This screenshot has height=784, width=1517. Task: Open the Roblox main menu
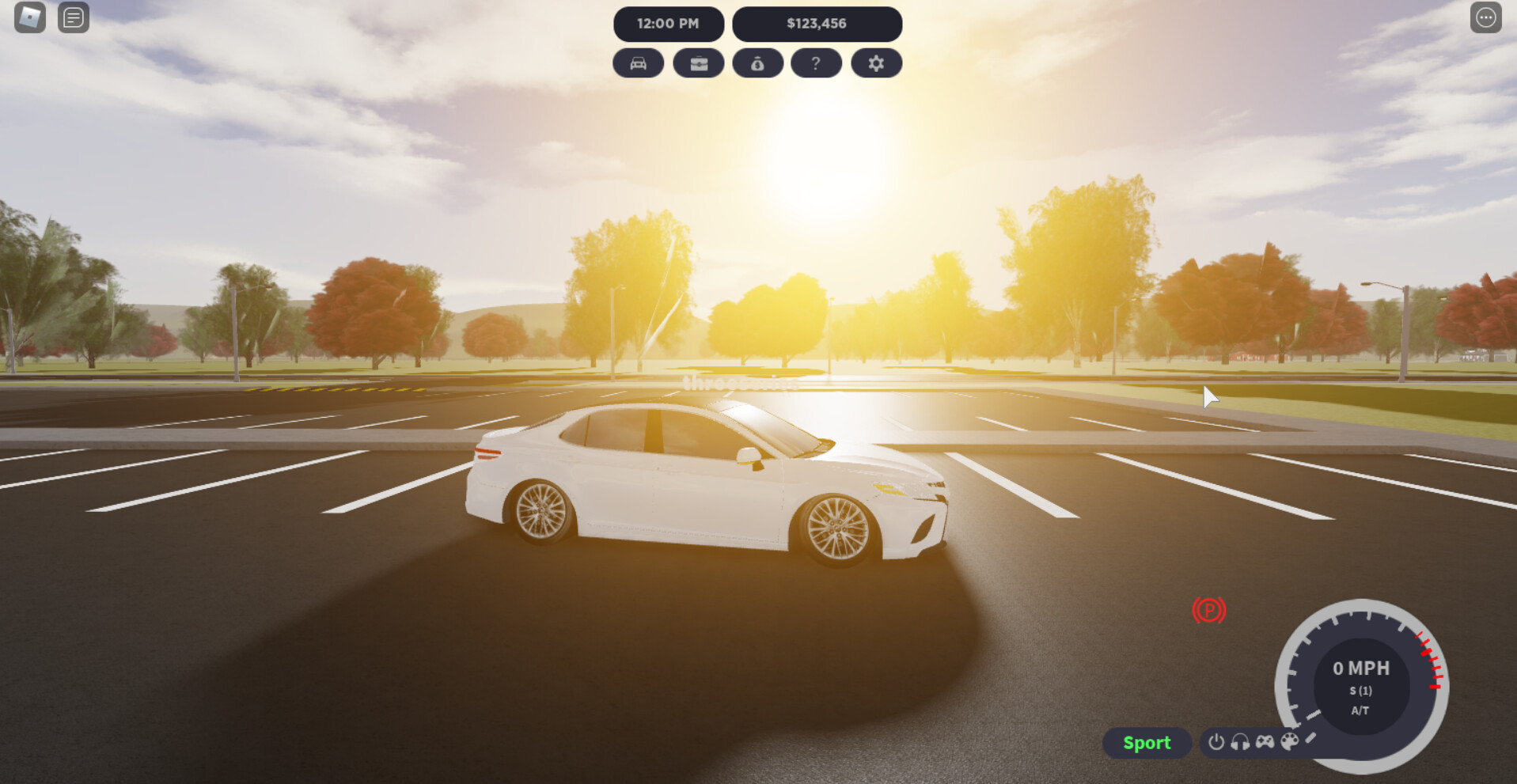(x=30, y=17)
